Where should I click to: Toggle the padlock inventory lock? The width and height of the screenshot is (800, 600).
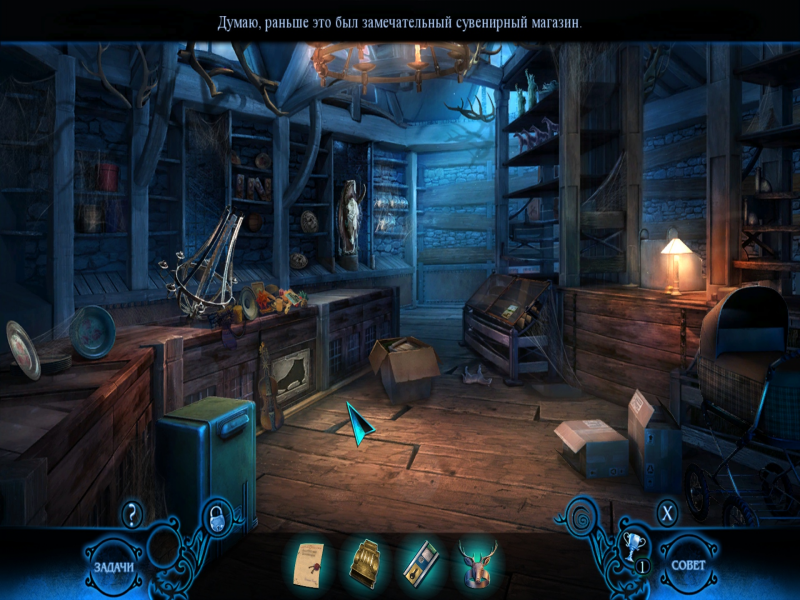point(216,517)
